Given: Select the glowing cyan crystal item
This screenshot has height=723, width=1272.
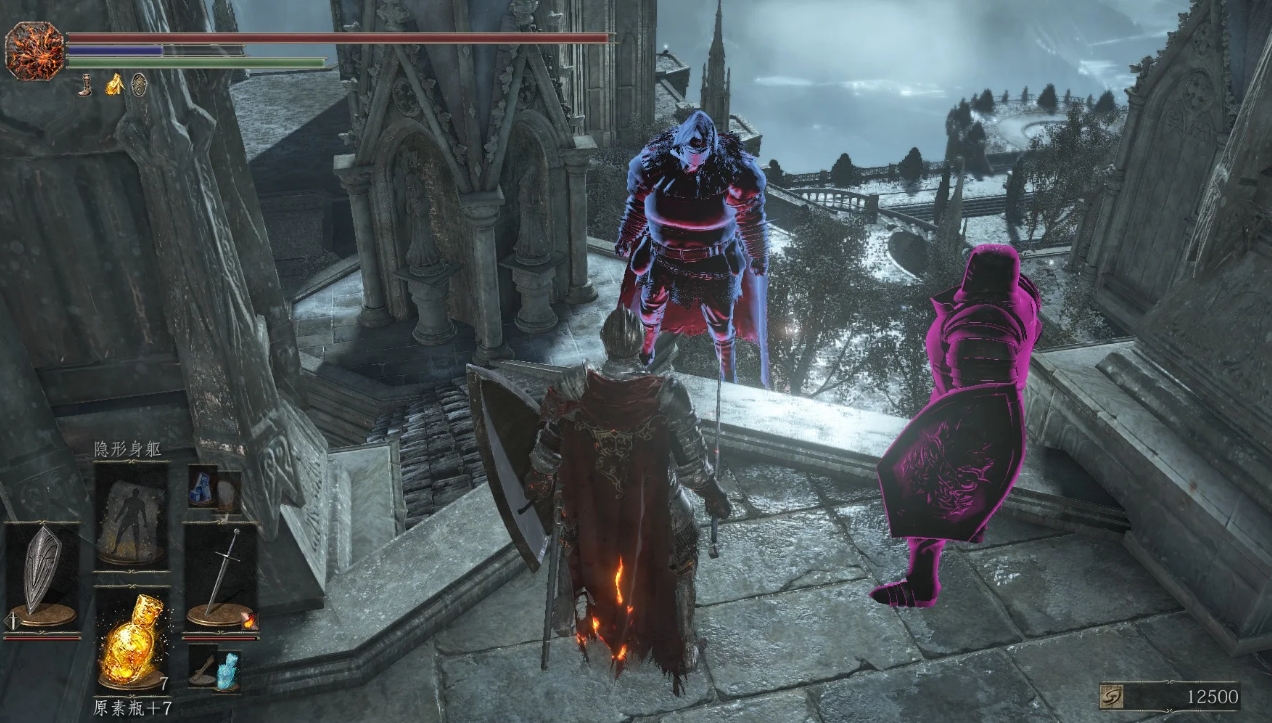Looking at the screenshot, I should pyautogui.click(x=228, y=668).
